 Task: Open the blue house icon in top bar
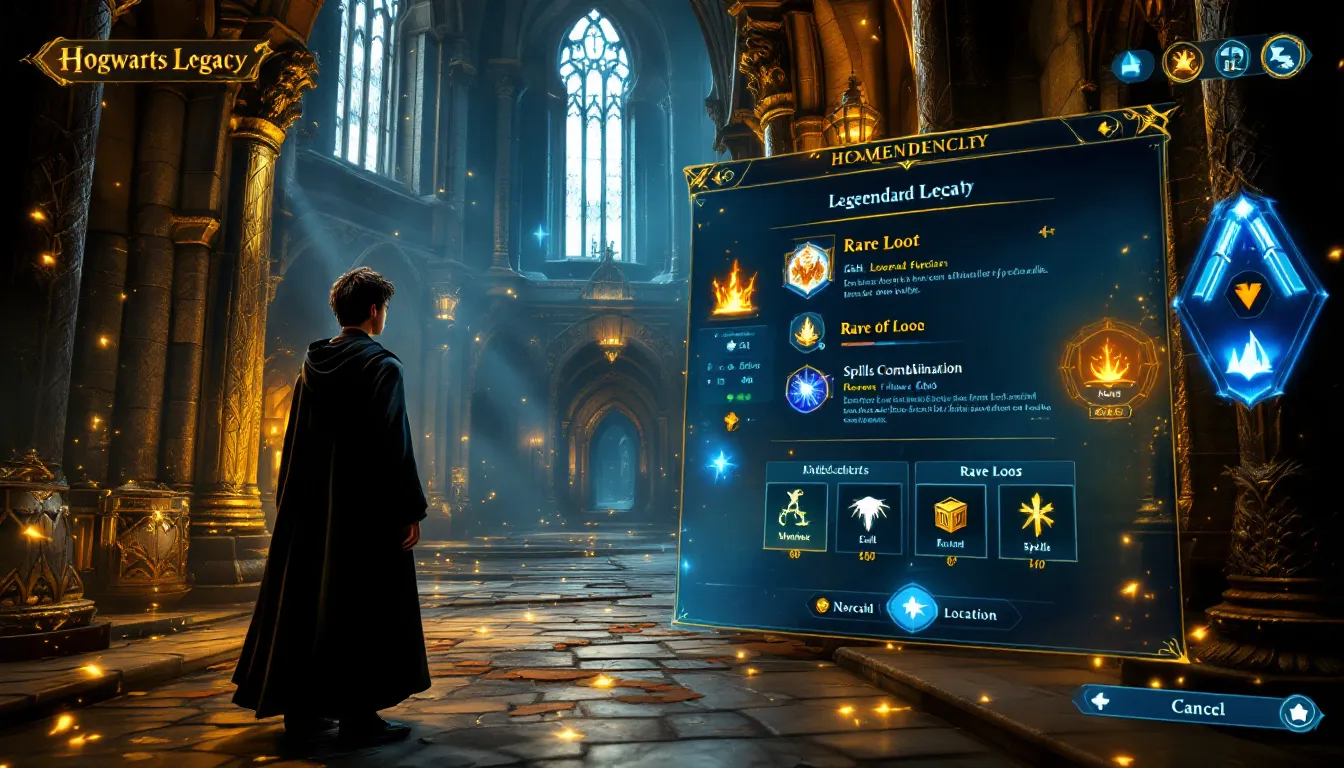1132,65
